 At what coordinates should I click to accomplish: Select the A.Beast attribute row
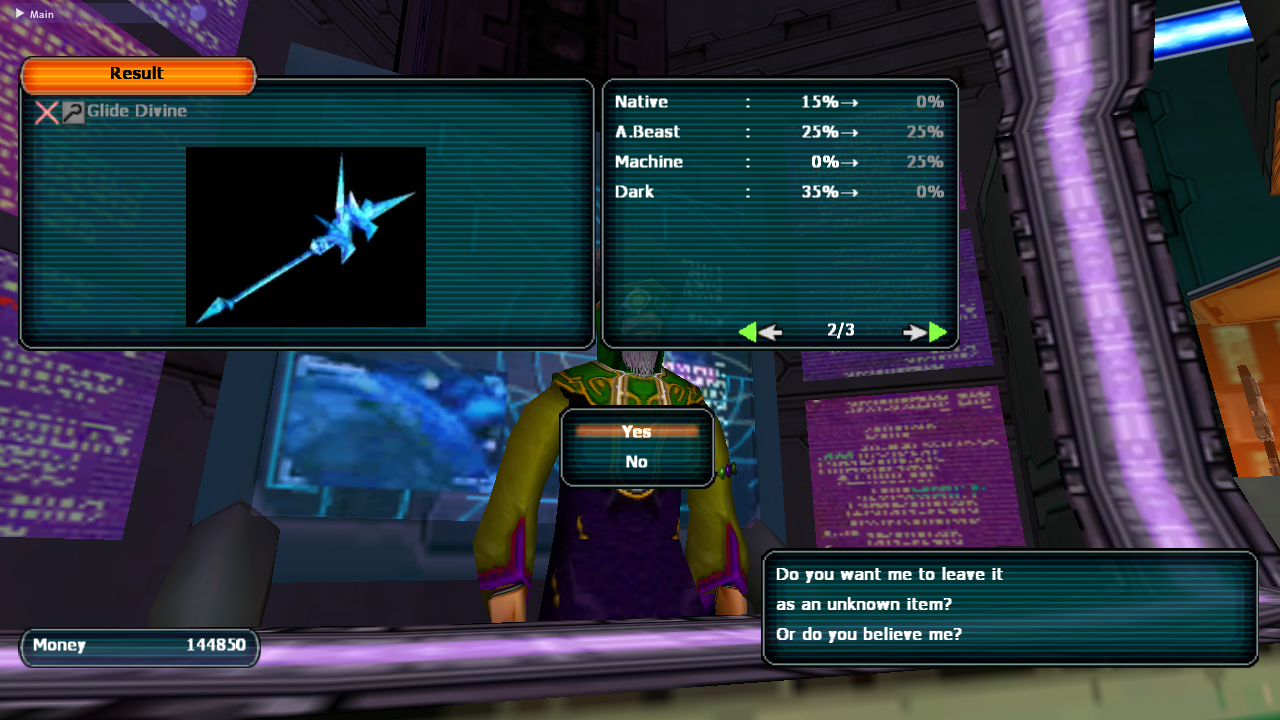(x=780, y=131)
